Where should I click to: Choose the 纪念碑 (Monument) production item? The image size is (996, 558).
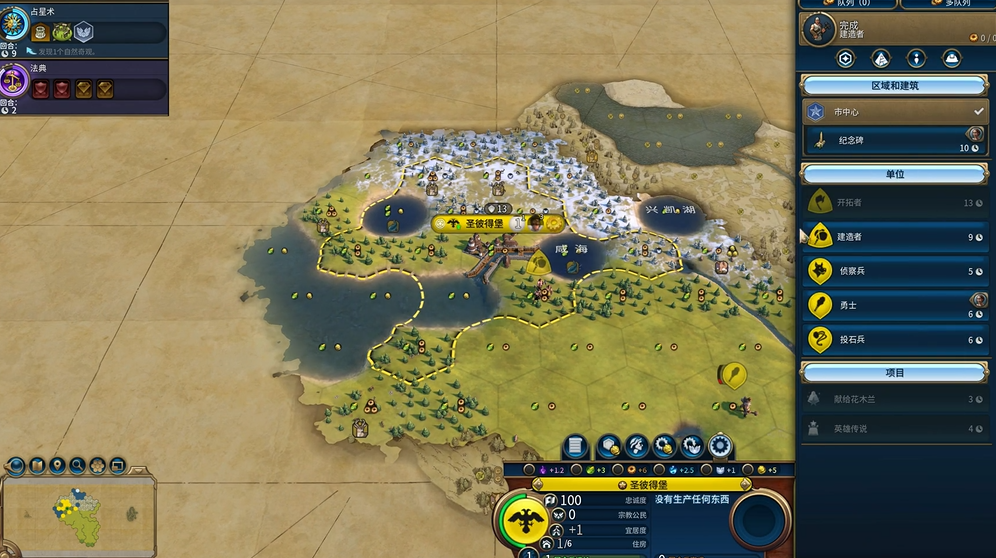(x=894, y=141)
